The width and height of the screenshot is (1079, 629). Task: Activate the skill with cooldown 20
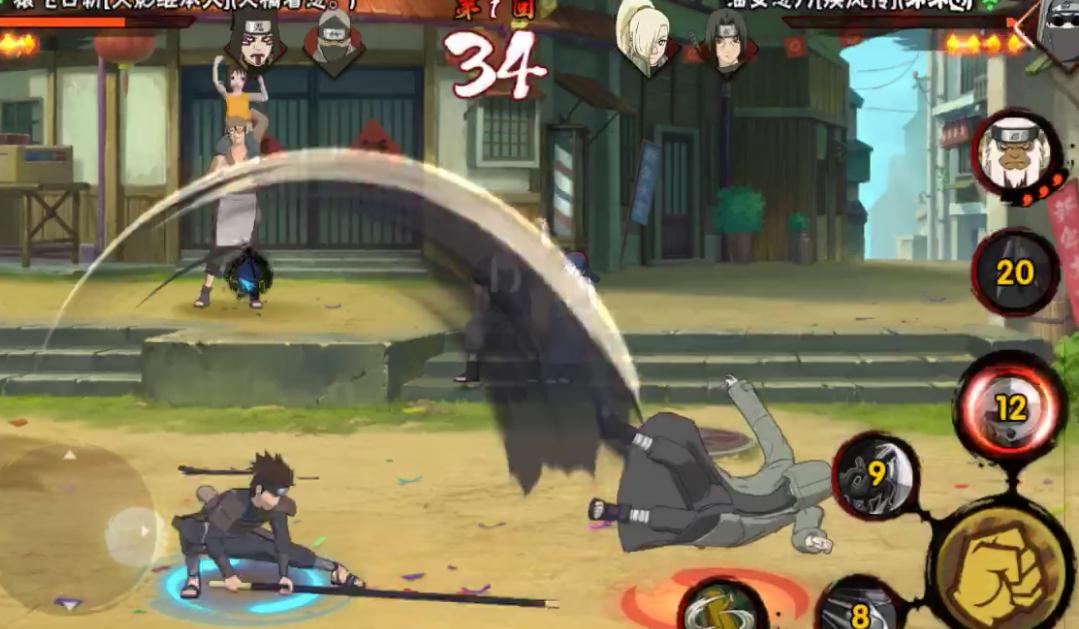pyautogui.click(x=1015, y=272)
